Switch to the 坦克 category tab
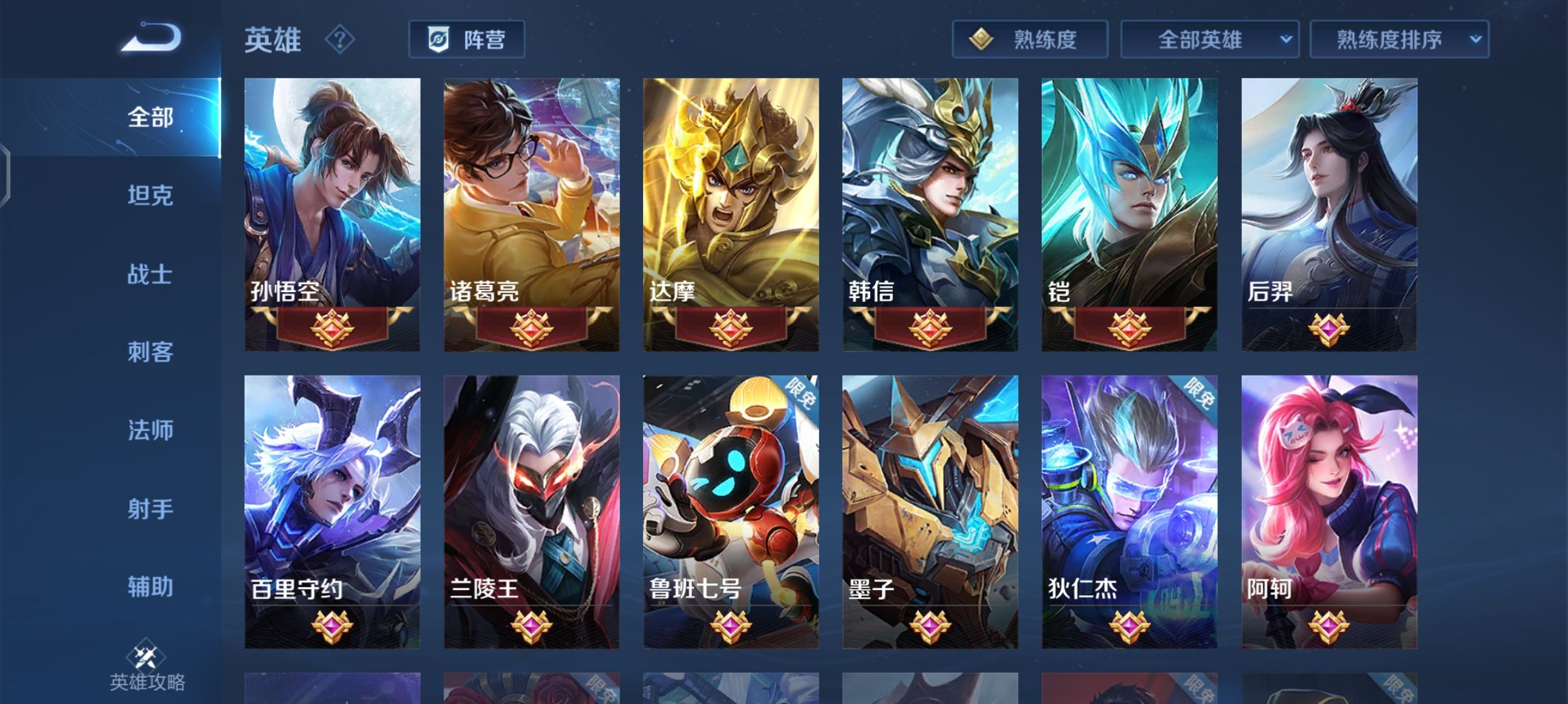The width and height of the screenshot is (1568, 704). pos(149,196)
